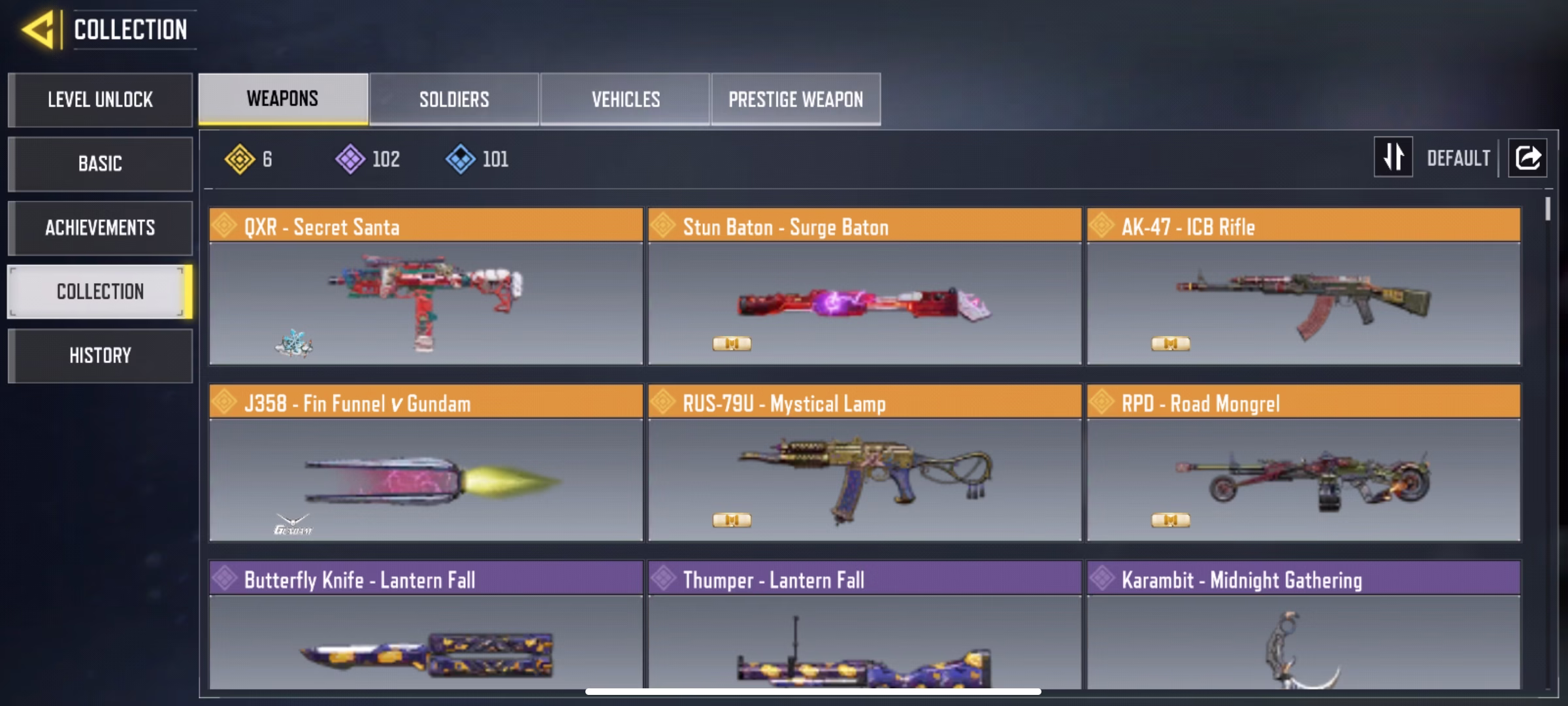View the History section
The width and height of the screenshot is (1568, 706).
click(100, 356)
